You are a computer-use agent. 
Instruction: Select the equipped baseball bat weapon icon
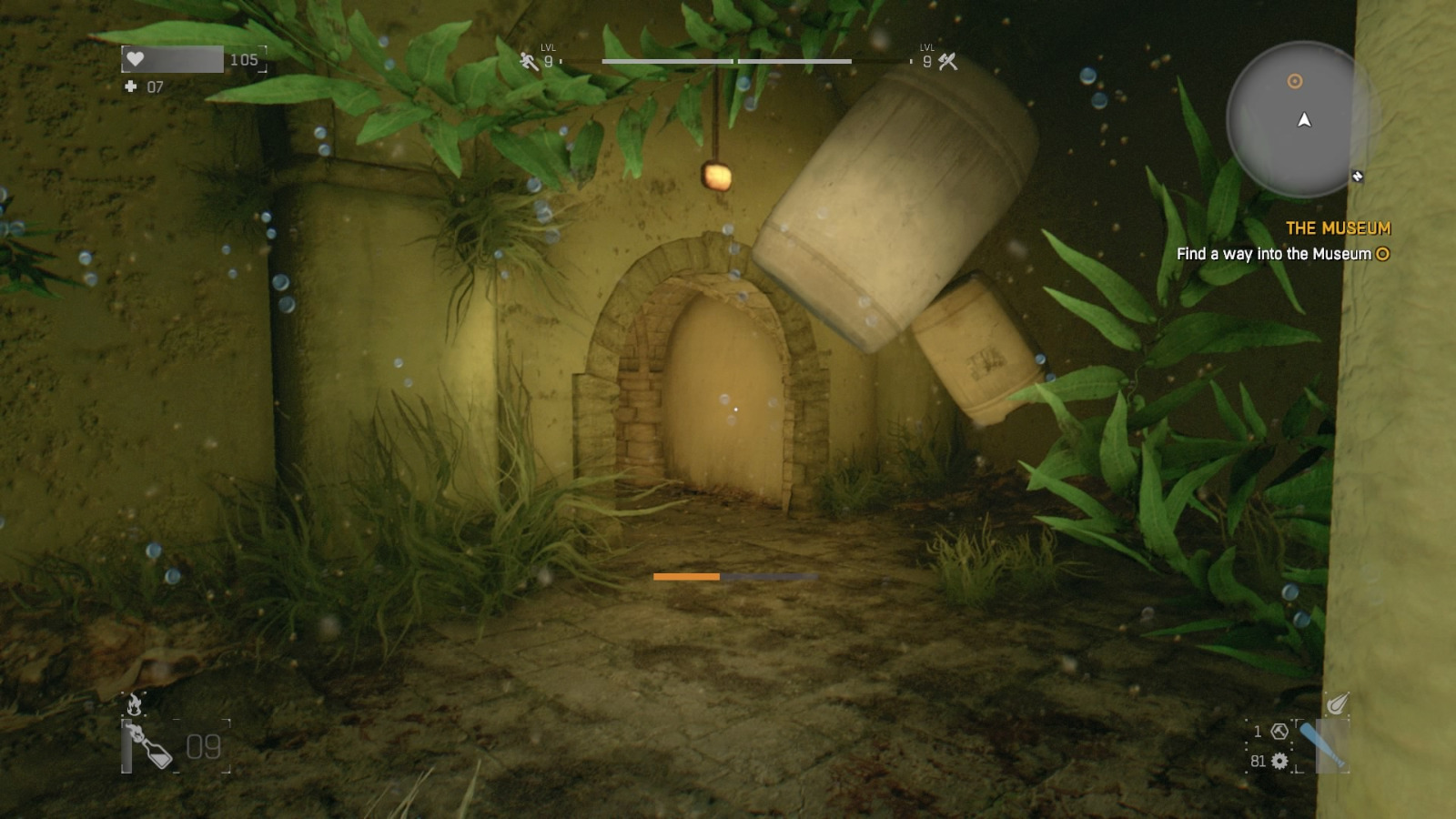pos(1323,745)
